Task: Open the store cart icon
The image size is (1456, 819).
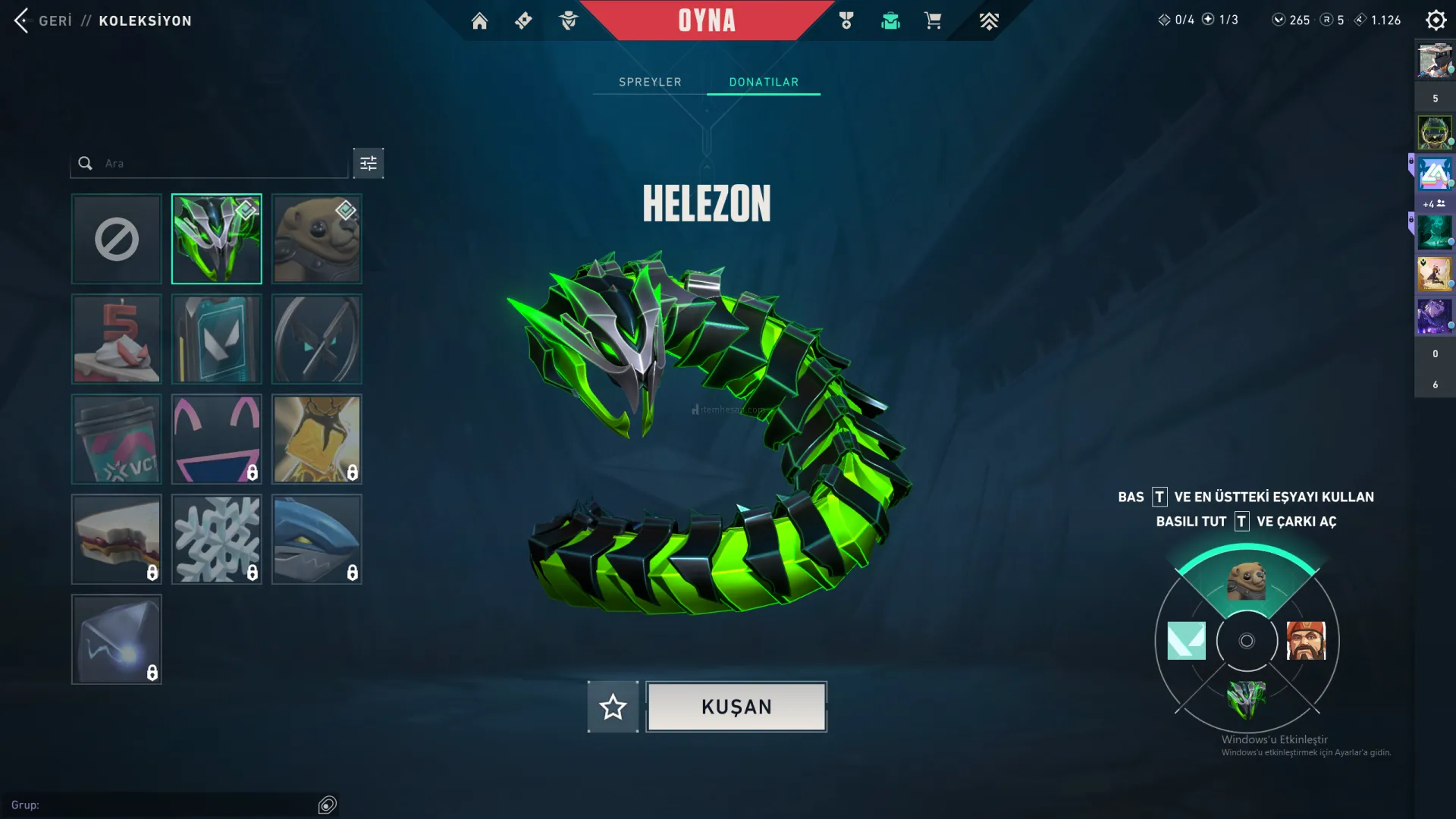Action: 933,20
